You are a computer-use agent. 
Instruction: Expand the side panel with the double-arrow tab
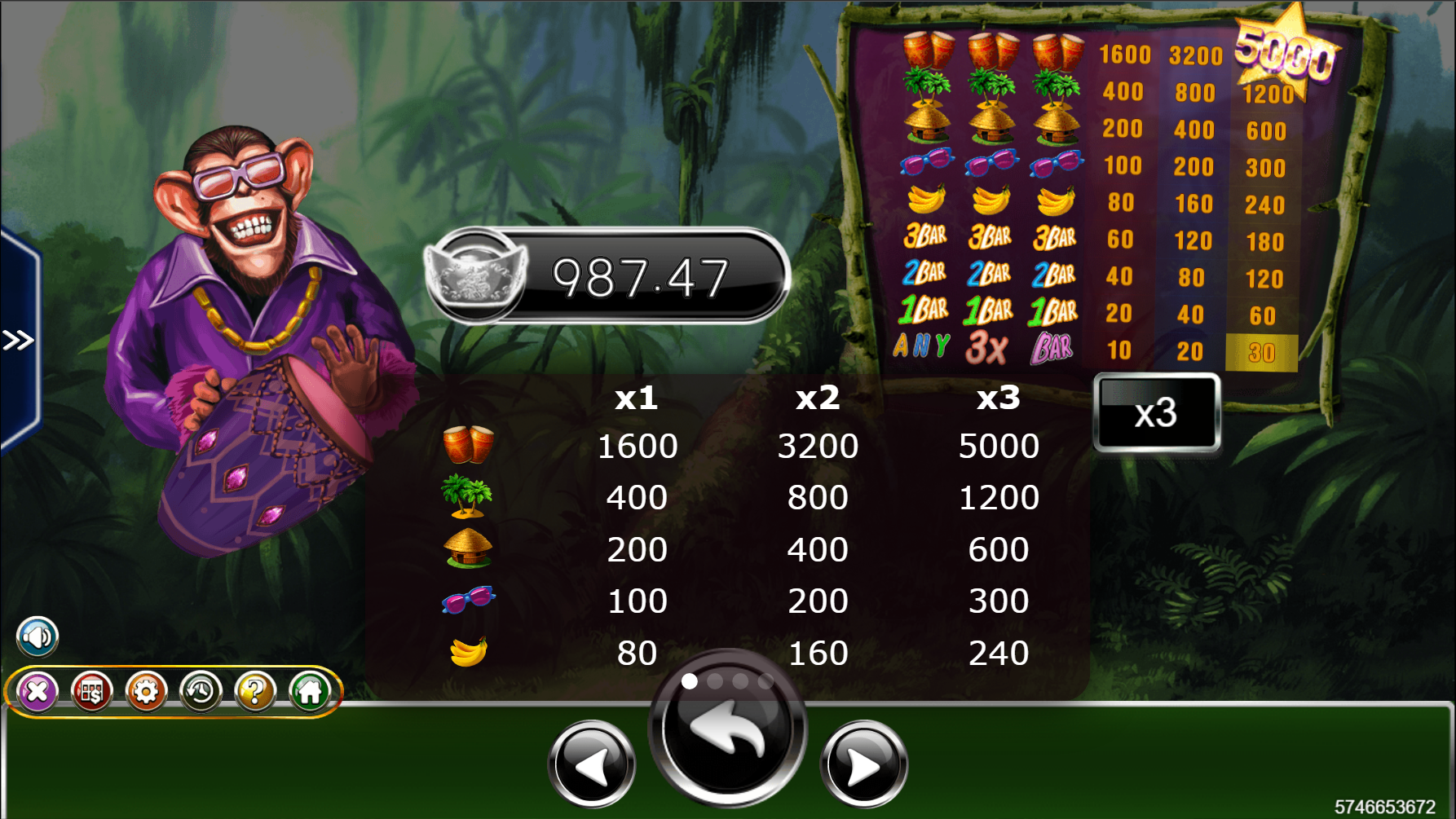tap(18, 340)
